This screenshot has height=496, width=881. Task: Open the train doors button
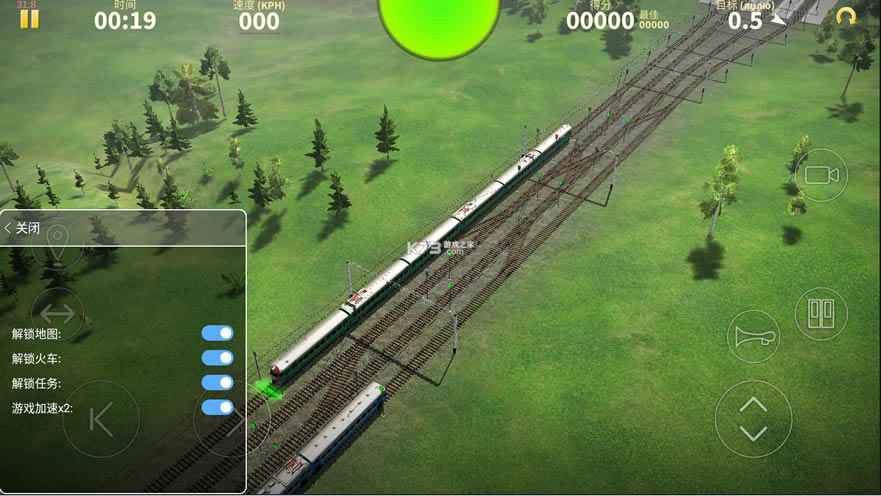(x=821, y=313)
